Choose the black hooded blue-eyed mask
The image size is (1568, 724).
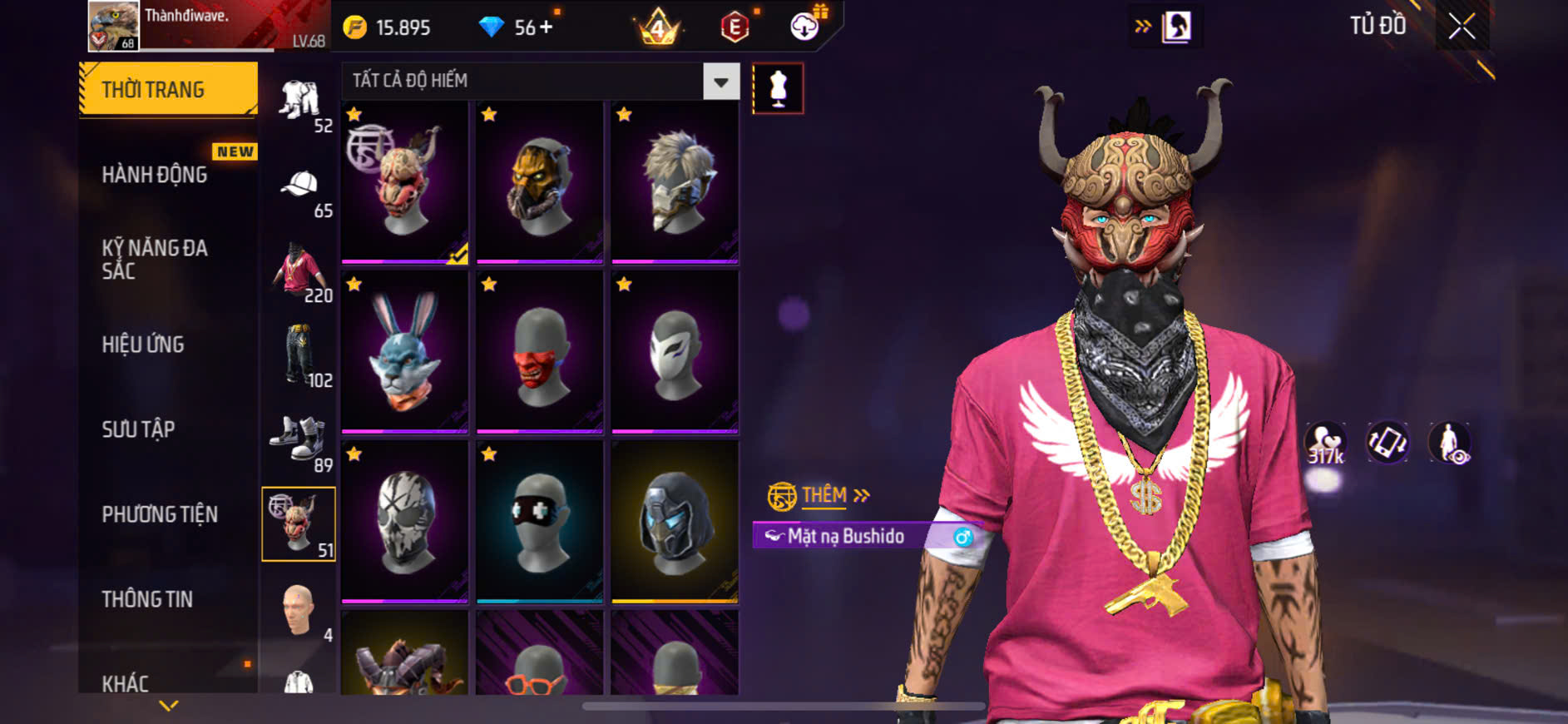tap(675, 523)
